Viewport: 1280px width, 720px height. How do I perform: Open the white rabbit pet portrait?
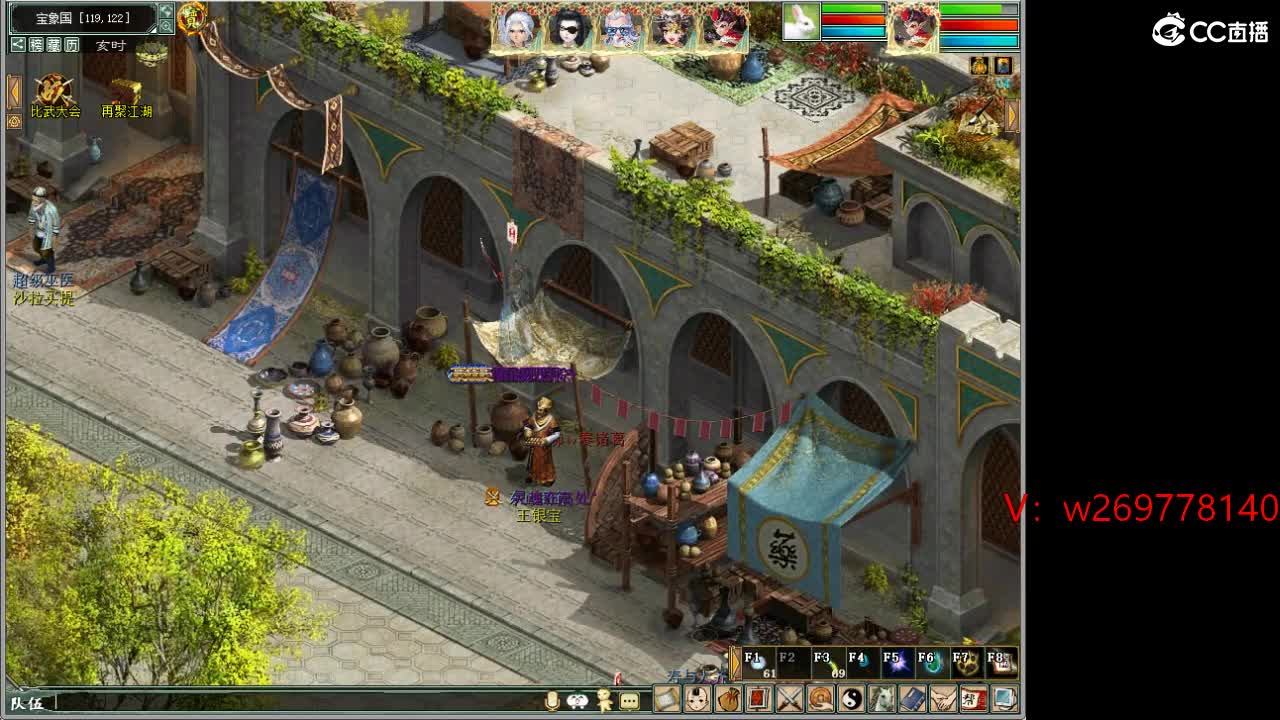(x=800, y=22)
